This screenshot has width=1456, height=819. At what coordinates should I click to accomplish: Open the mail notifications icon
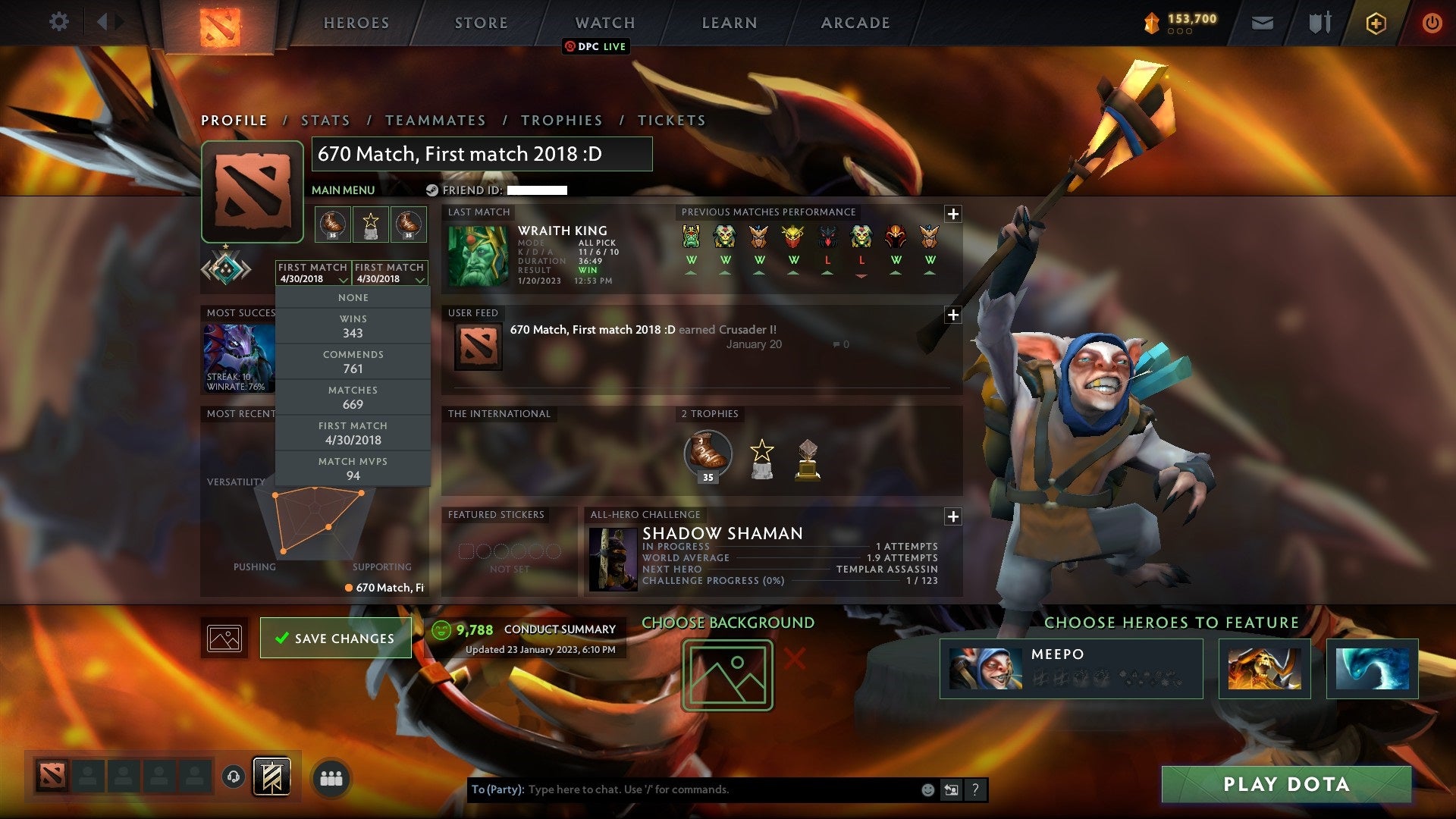1263,22
